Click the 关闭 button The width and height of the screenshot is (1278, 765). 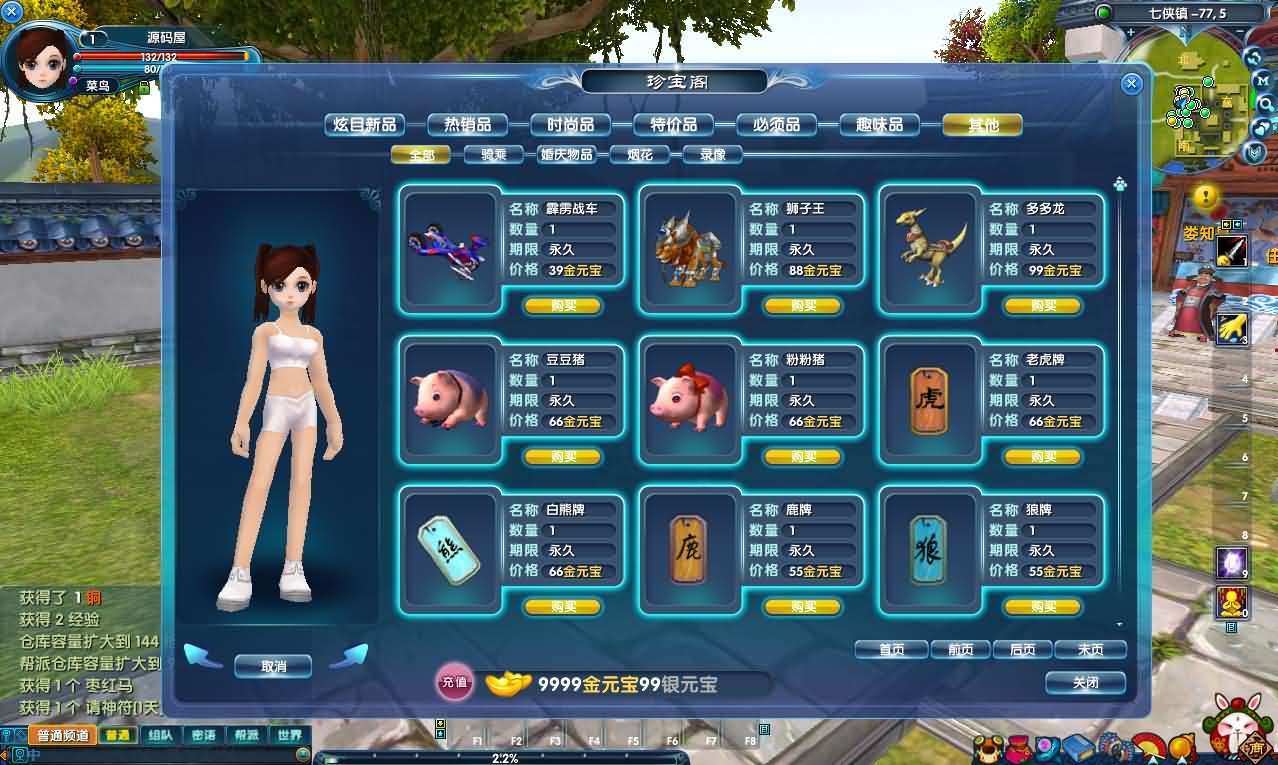1085,683
